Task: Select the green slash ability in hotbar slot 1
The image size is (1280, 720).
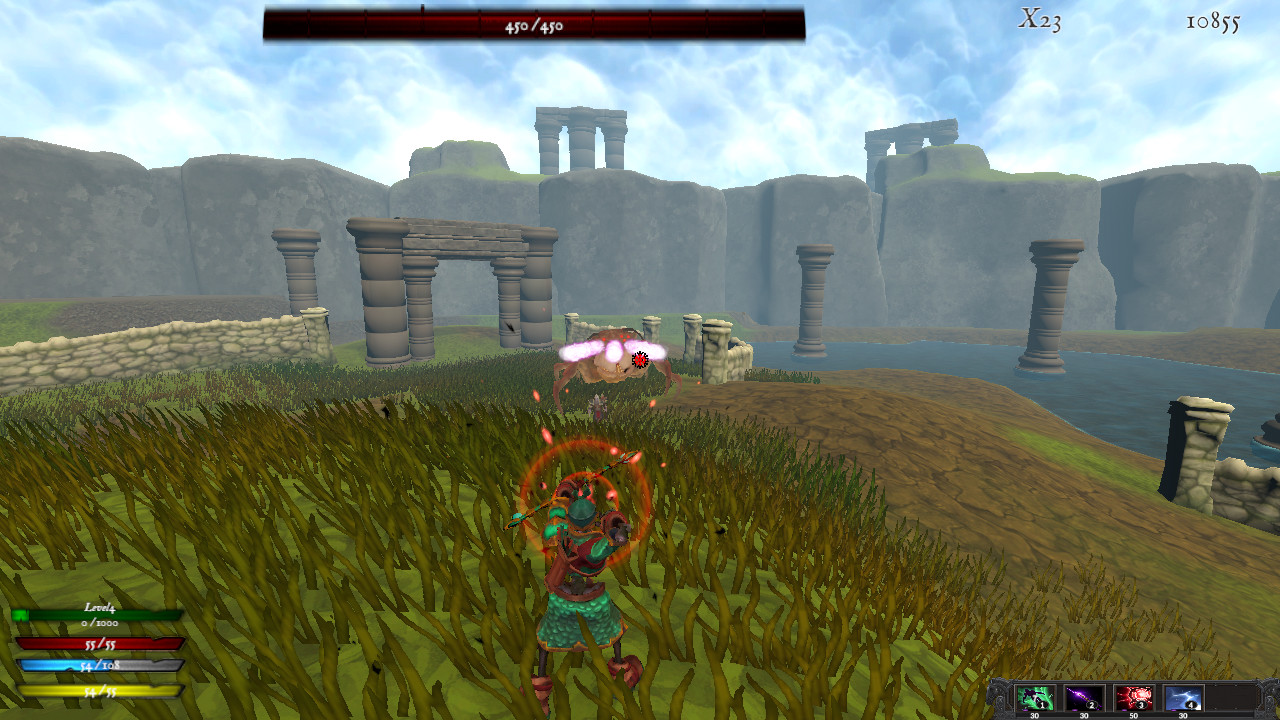Action: [x=1036, y=697]
